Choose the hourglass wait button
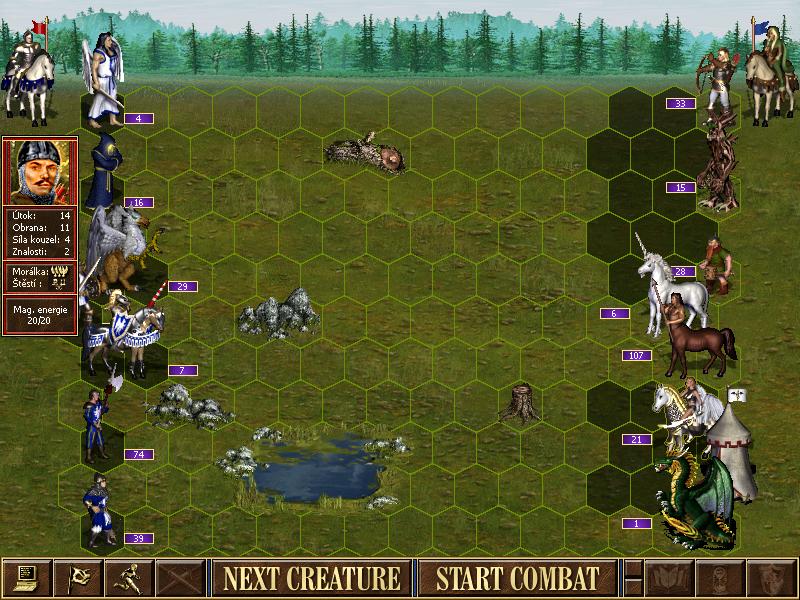 [x=721, y=578]
